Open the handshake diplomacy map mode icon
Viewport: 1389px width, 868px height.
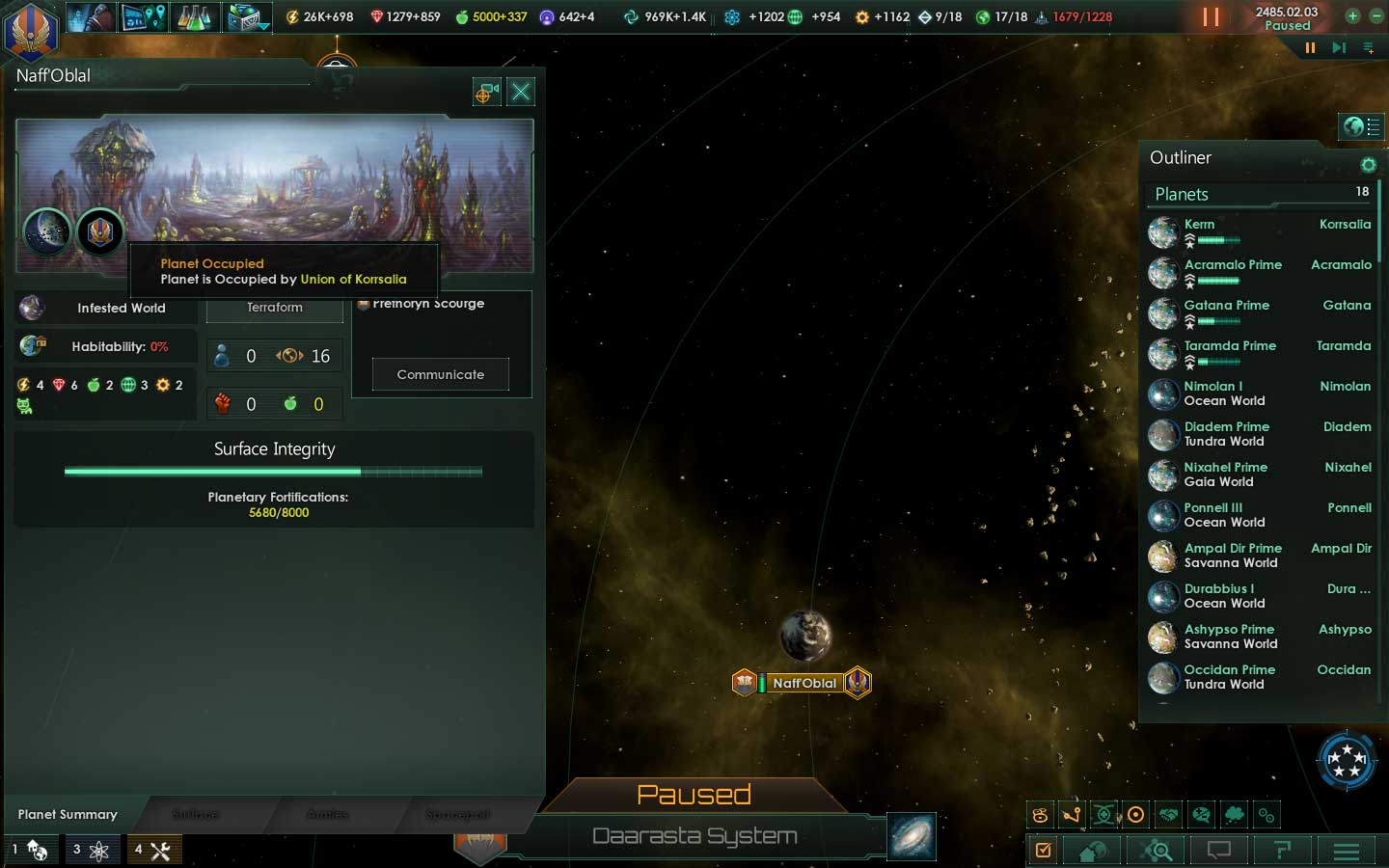coord(1166,815)
